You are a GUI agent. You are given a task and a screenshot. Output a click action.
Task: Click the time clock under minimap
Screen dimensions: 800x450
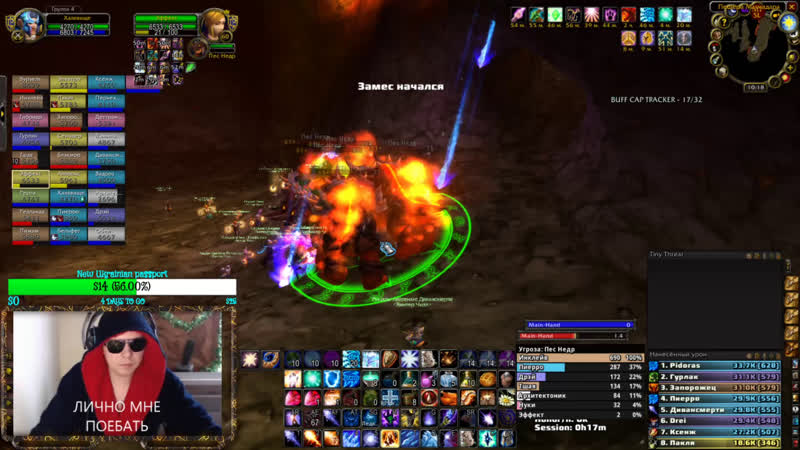click(758, 87)
